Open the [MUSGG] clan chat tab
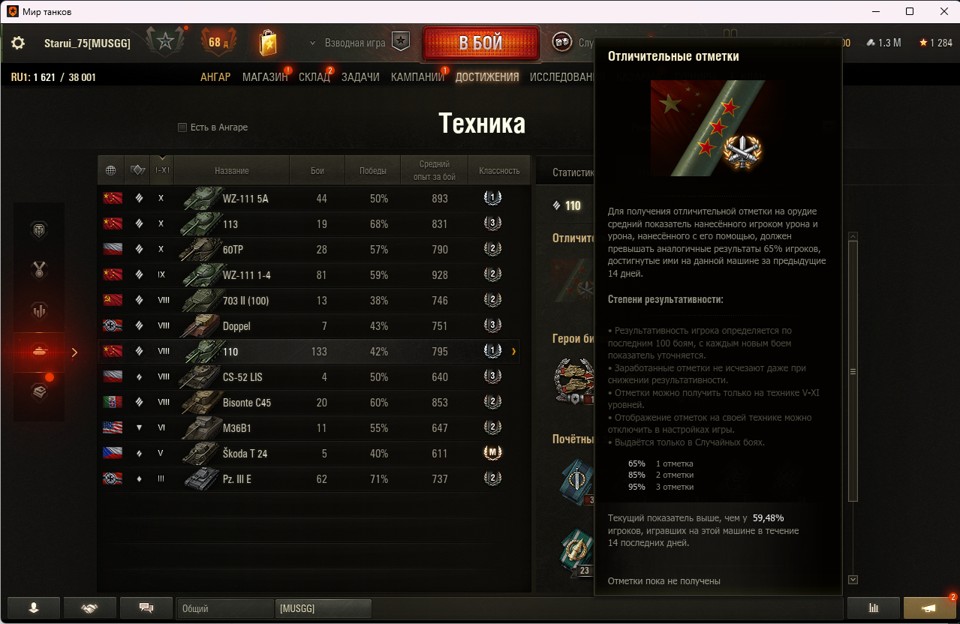Screen dimensions: 960x624 click(322, 608)
